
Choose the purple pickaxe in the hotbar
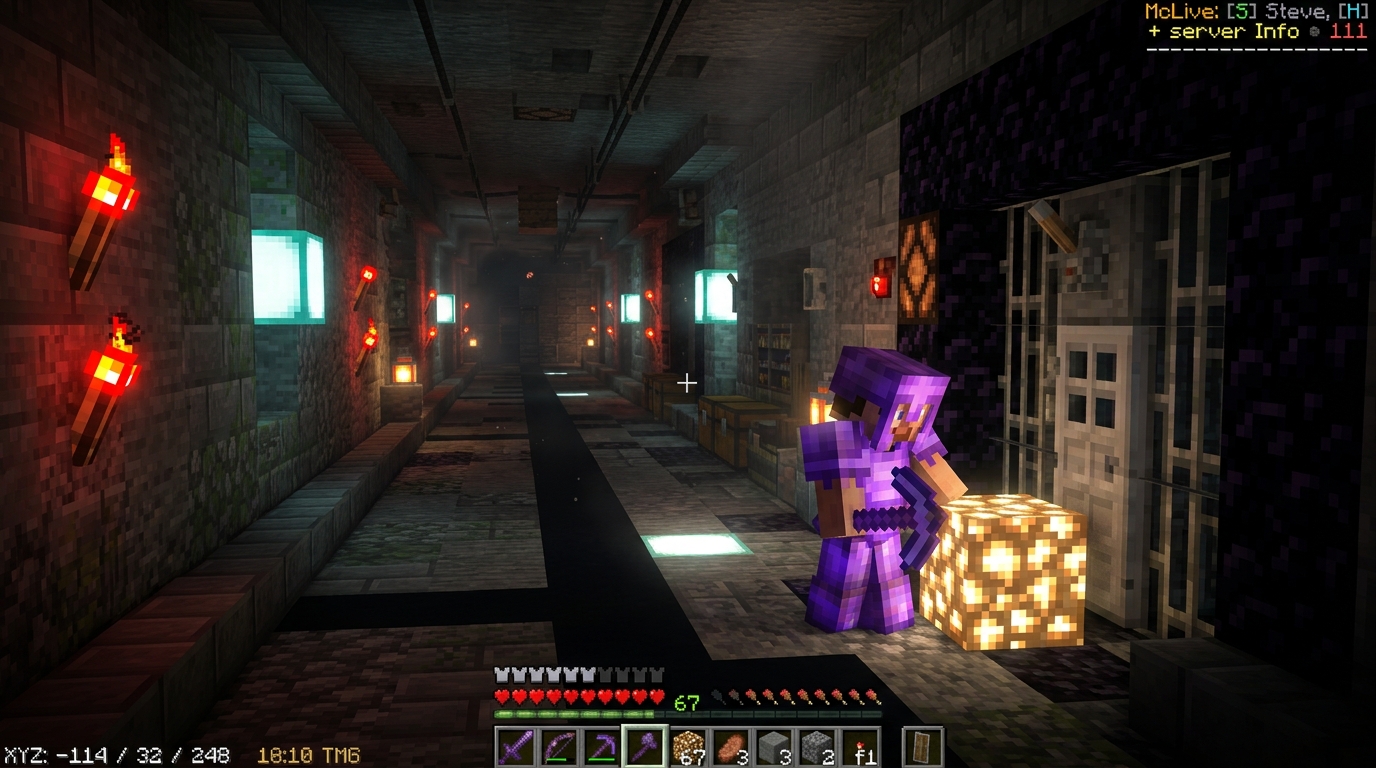602,747
